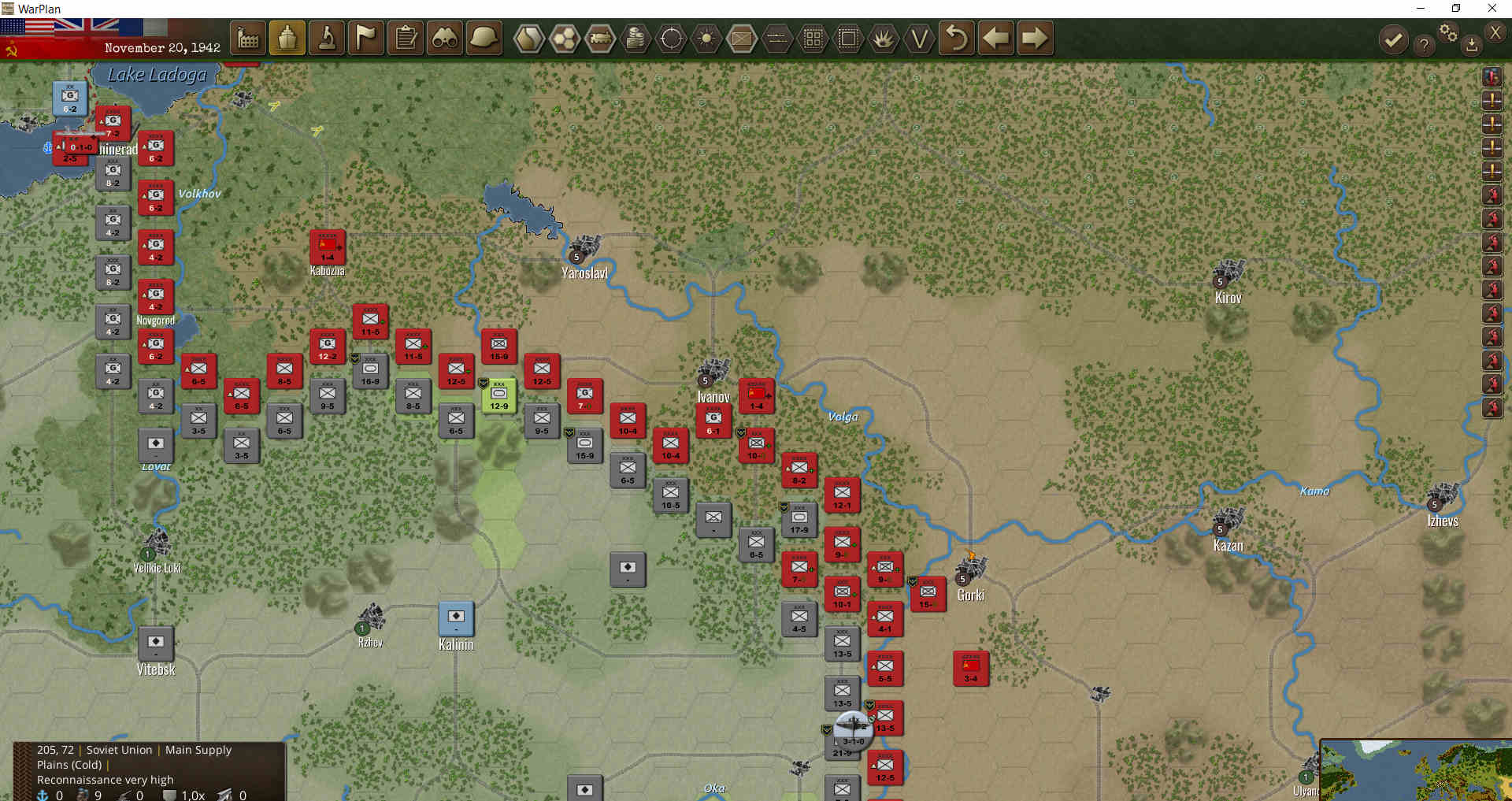Screen dimensions: 1512x801
Task: Open the production factory screen
Action: [x=248, y=38]
